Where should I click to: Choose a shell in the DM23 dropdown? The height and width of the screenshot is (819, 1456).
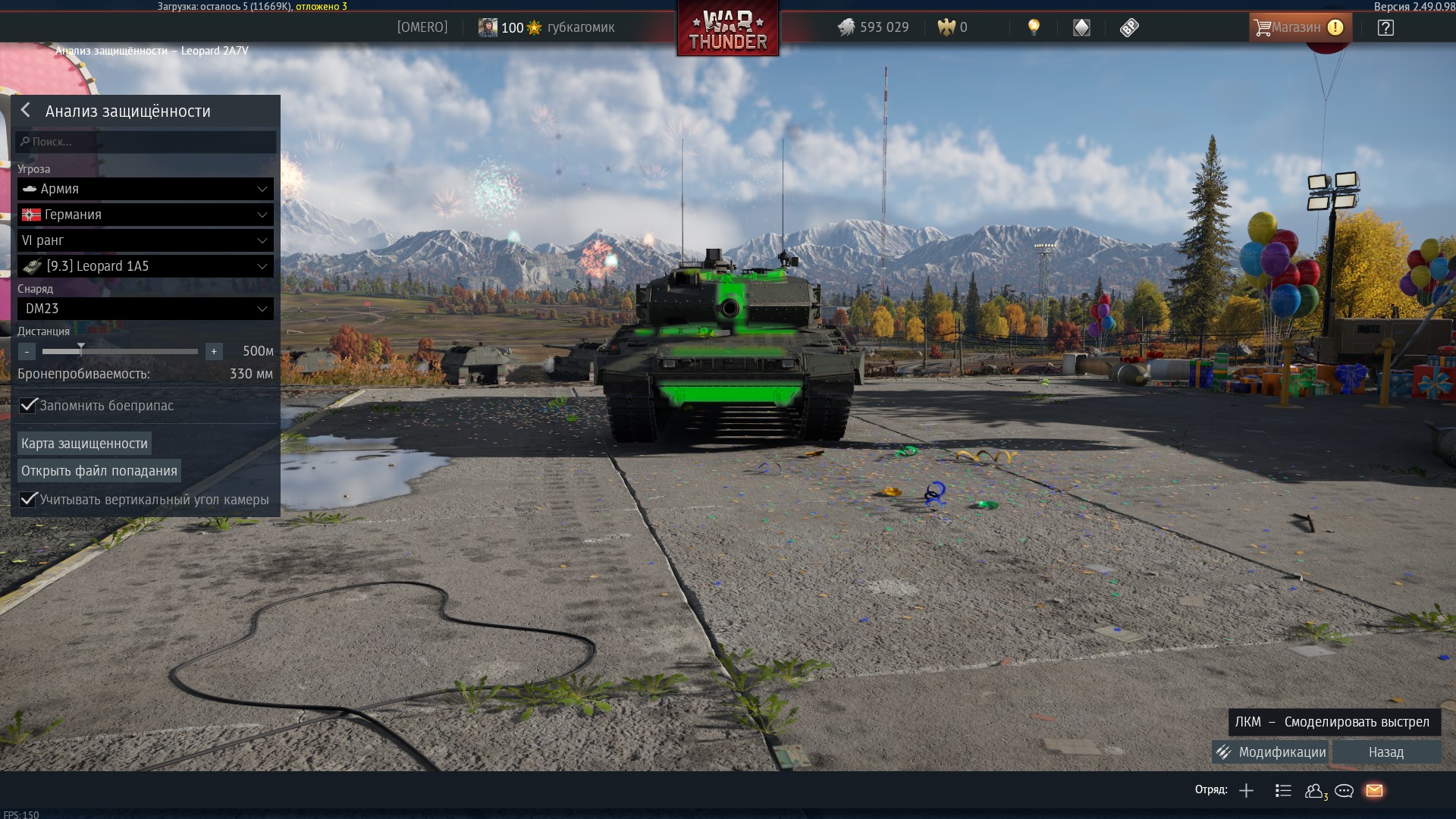146,309
